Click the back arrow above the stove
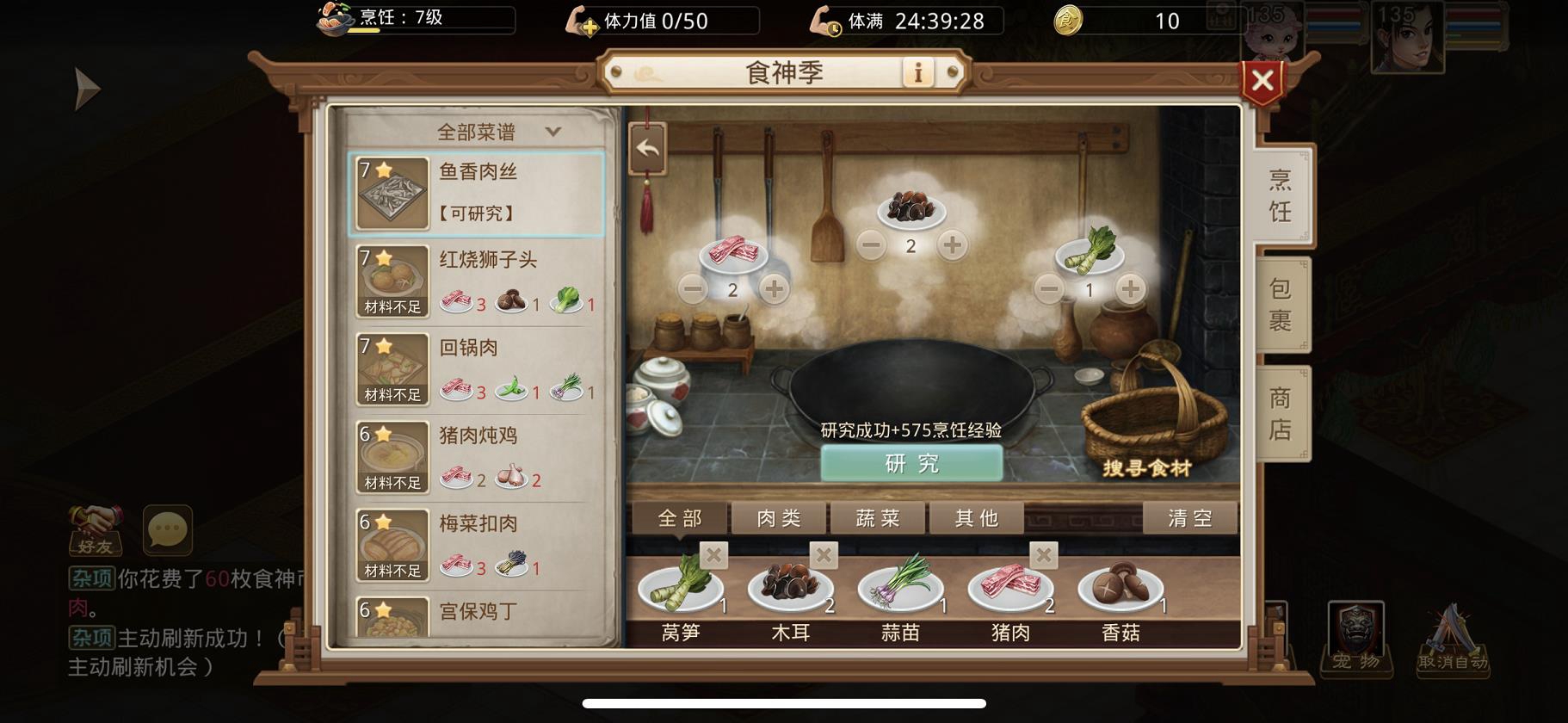 pyautogui.click(x=648, y=146)
